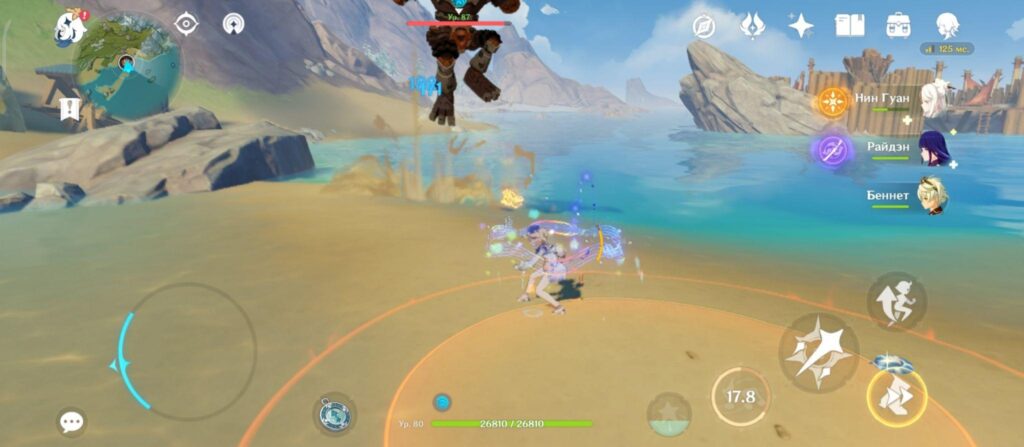Open the Paimon main menu
This screenshot has width=1024, height=447.
[x=70, y=27]
